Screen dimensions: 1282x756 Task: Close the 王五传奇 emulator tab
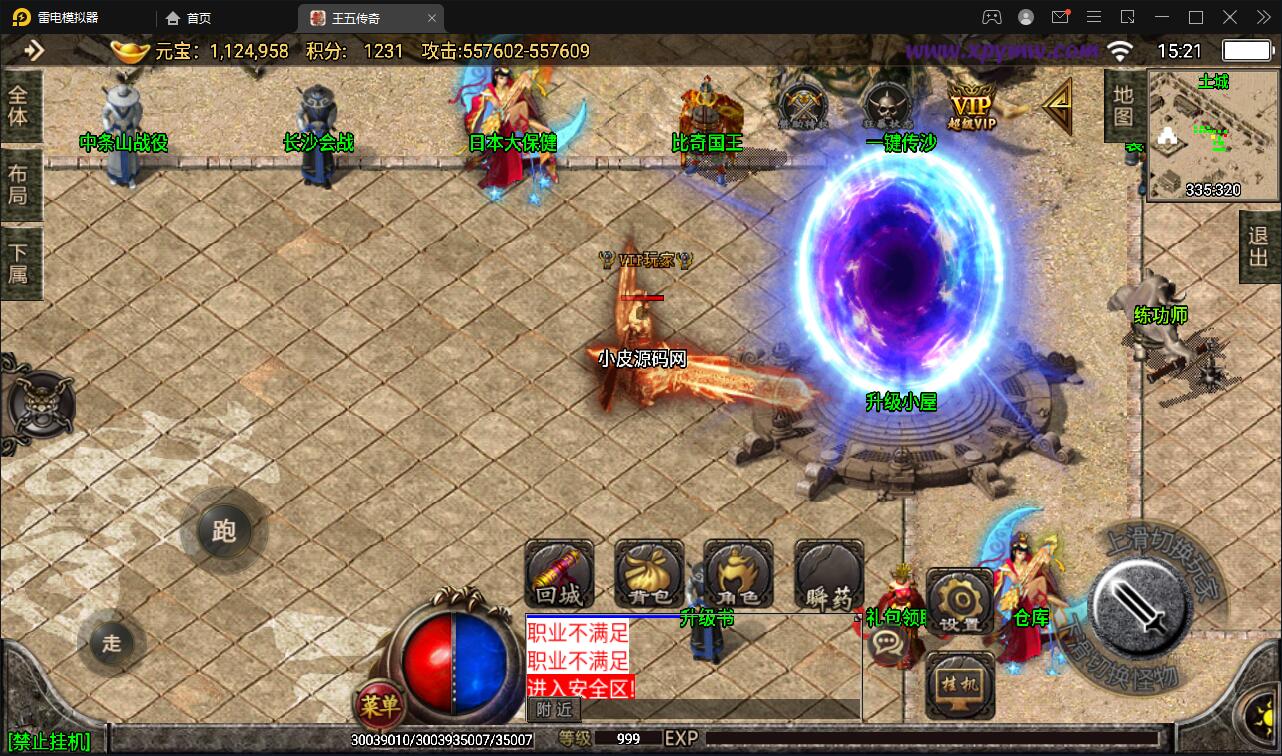coord(431,18)
